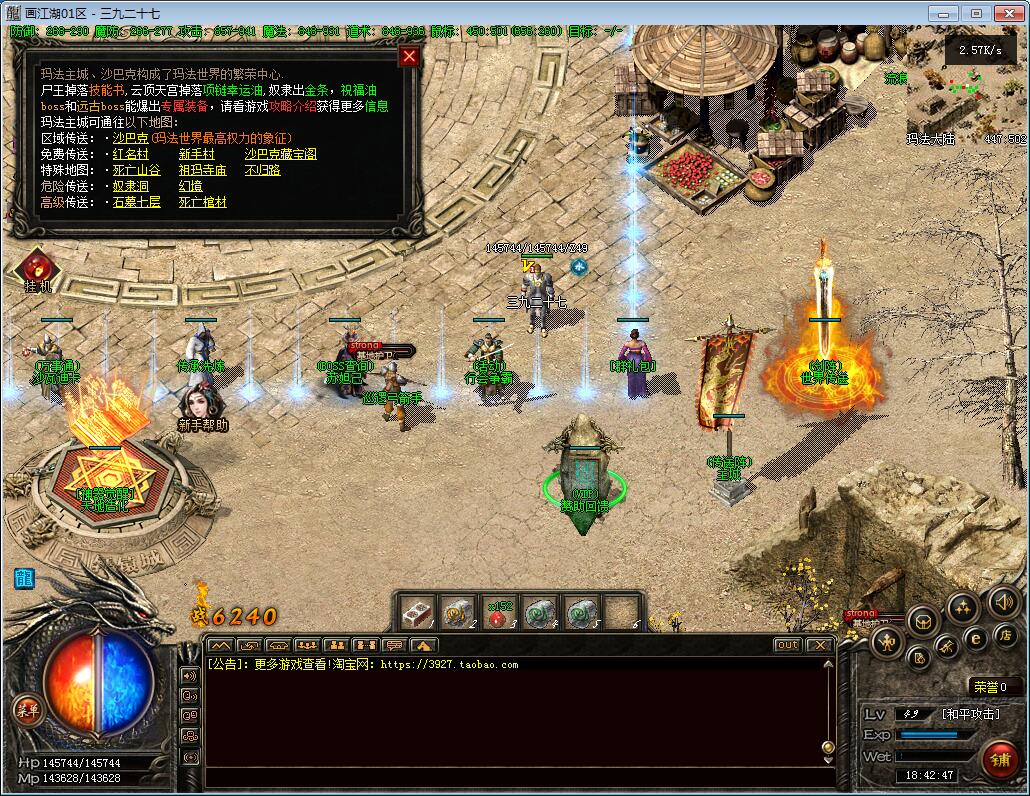
Task: Toggle the 挂机 auto-play icon
Action: click(x=37, y=268)
